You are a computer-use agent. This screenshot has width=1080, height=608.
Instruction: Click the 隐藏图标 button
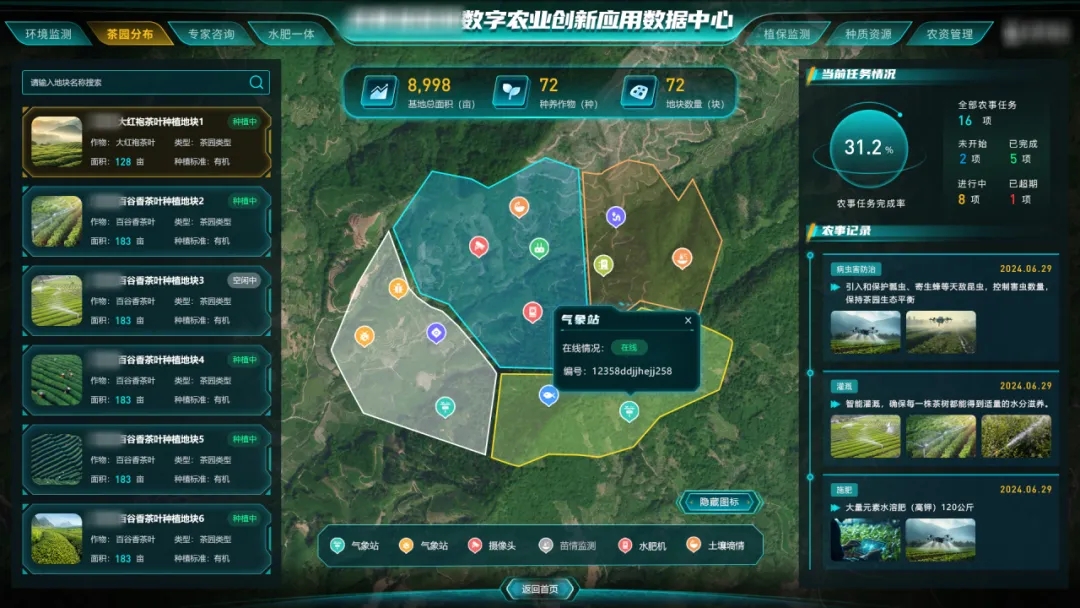[x=719, y=502]
